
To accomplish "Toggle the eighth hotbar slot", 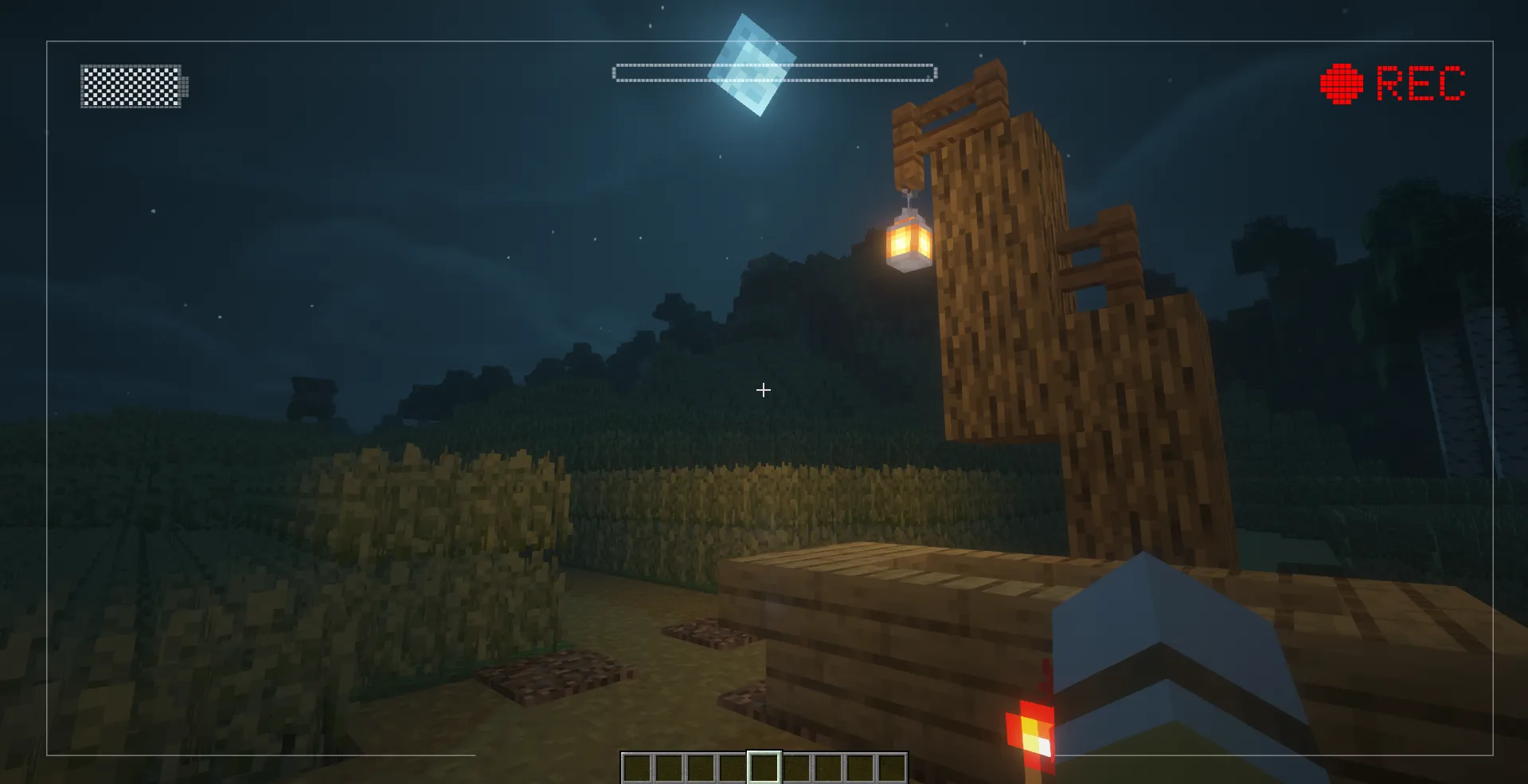I will pos(859,766).
